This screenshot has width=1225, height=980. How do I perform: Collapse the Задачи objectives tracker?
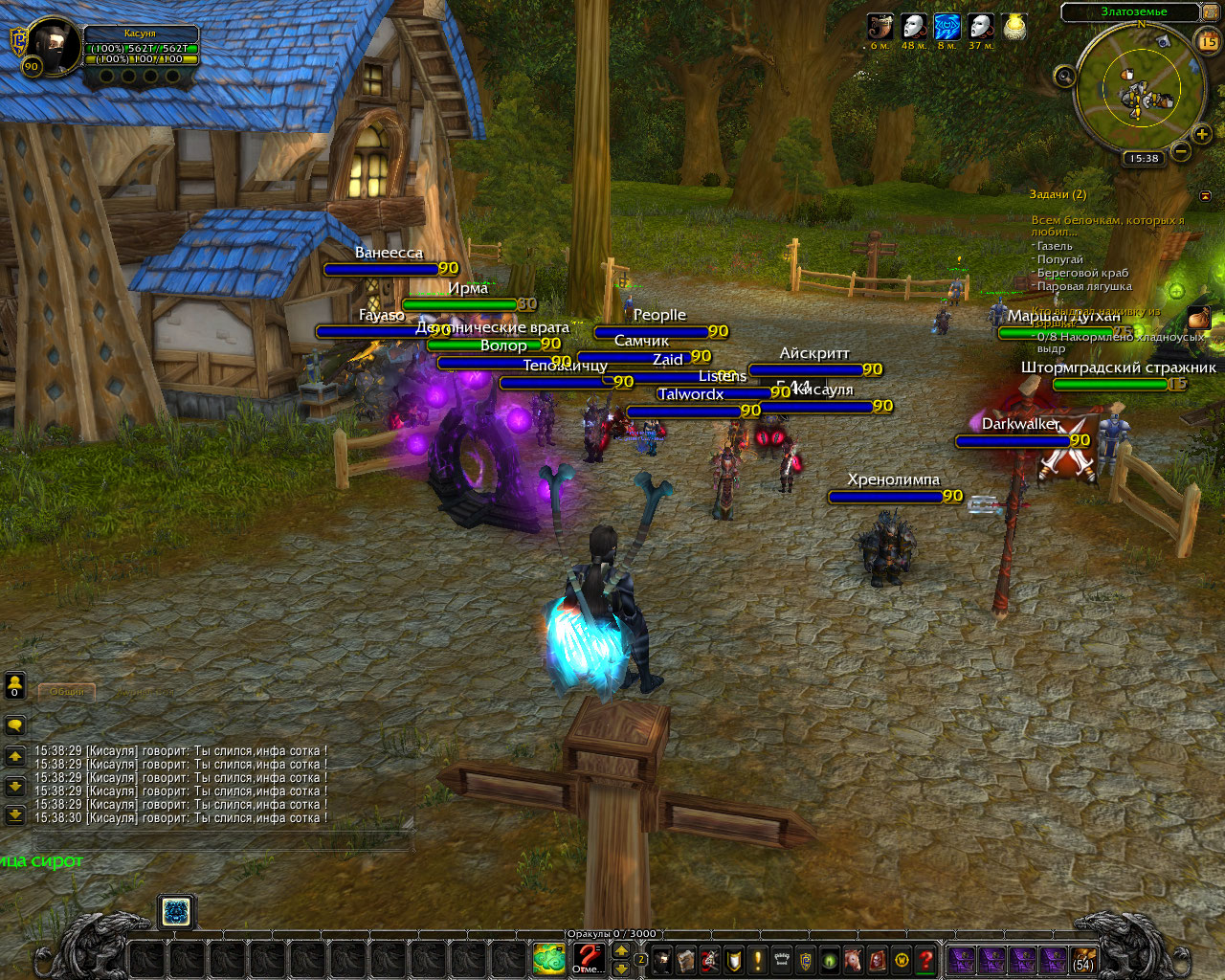click(1205, 195)
